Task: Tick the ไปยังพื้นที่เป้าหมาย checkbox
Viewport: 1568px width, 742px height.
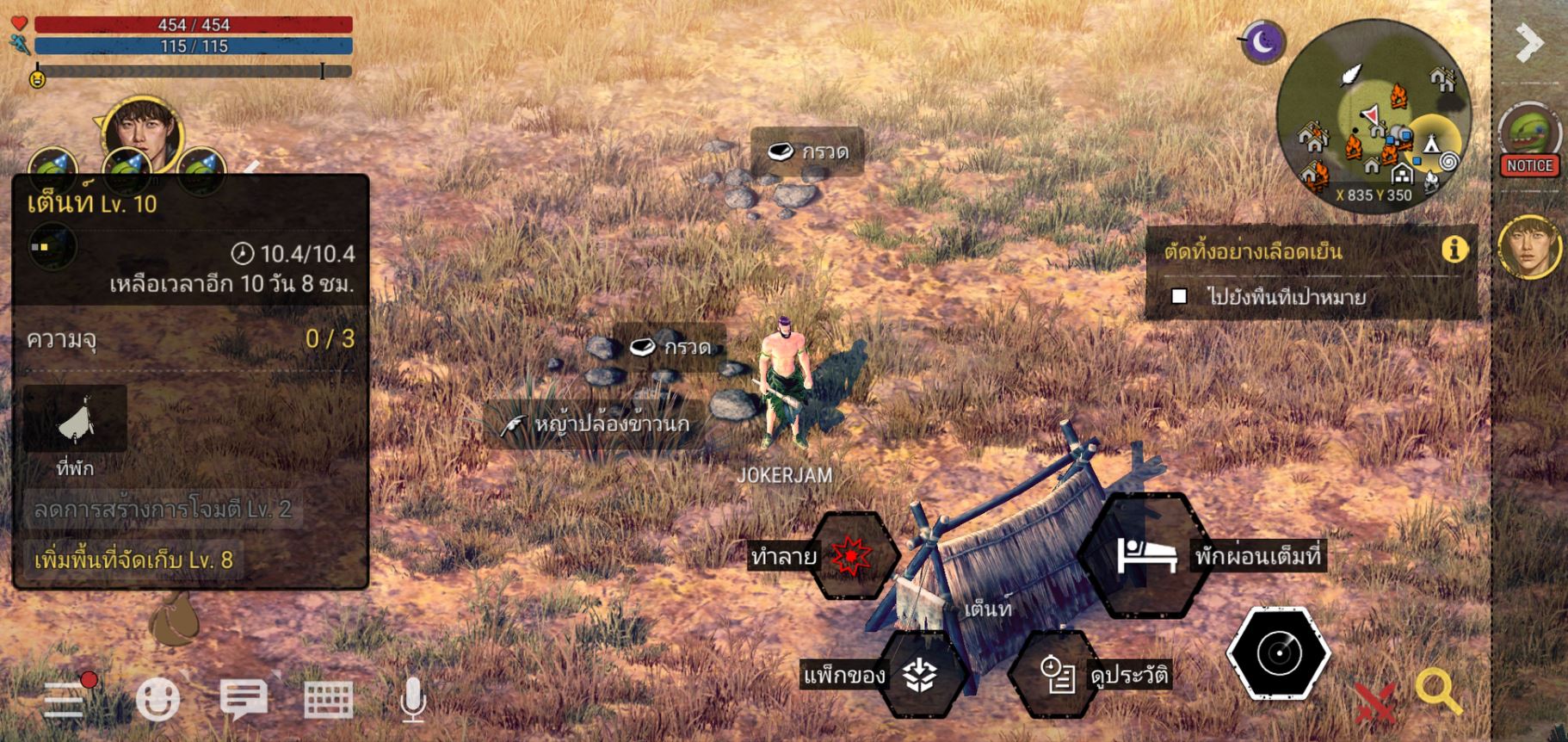Action: coord(1180,297)
